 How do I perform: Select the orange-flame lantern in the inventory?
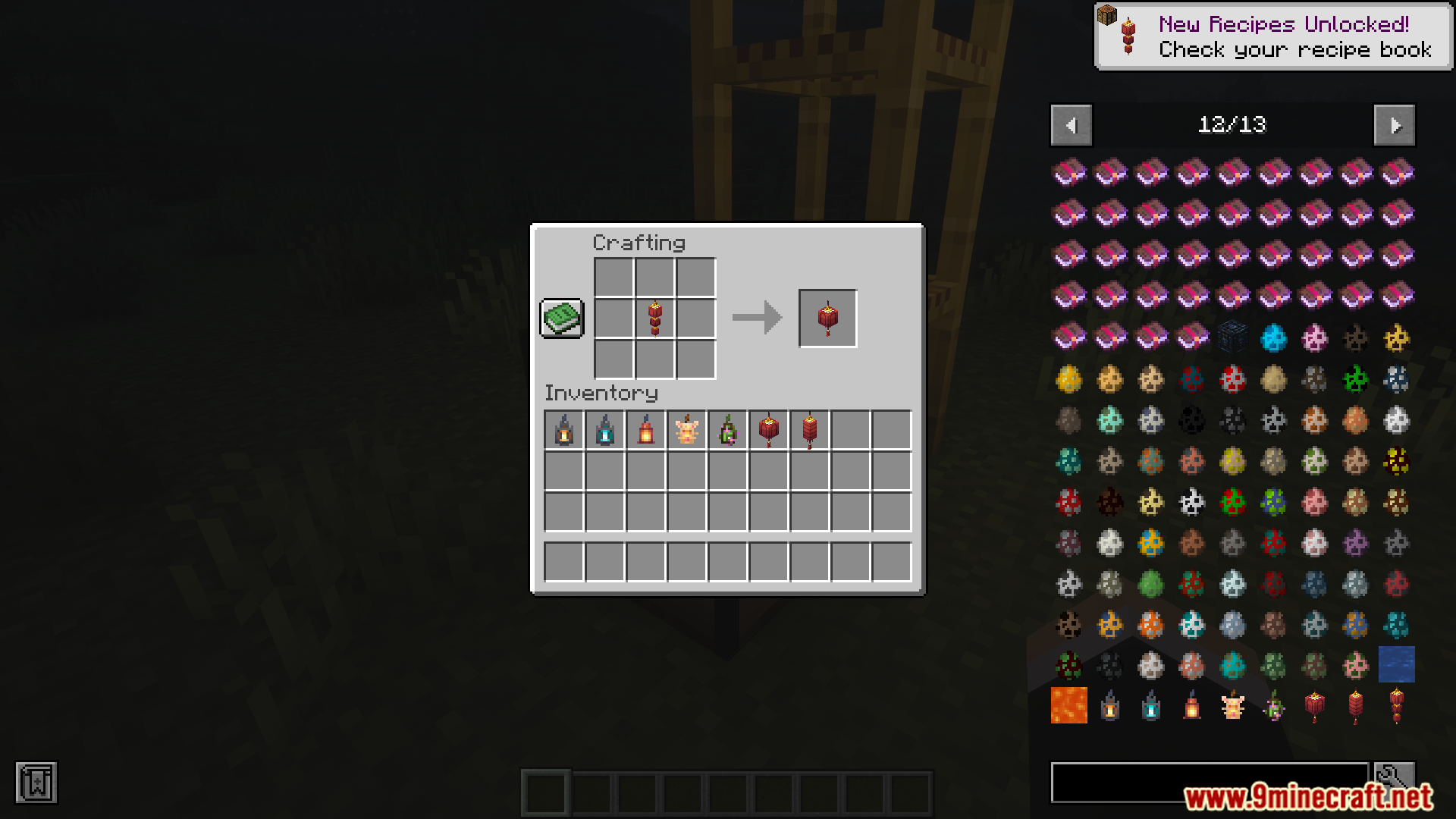[x=564, y=430]
